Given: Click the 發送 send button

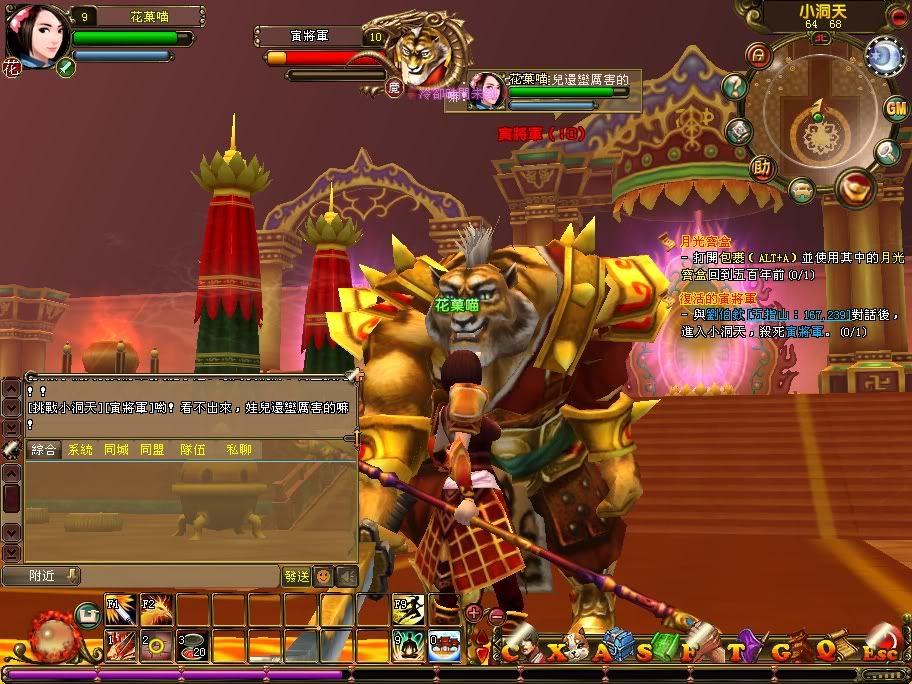Looking at the screenshot, I should click(297, 576).
